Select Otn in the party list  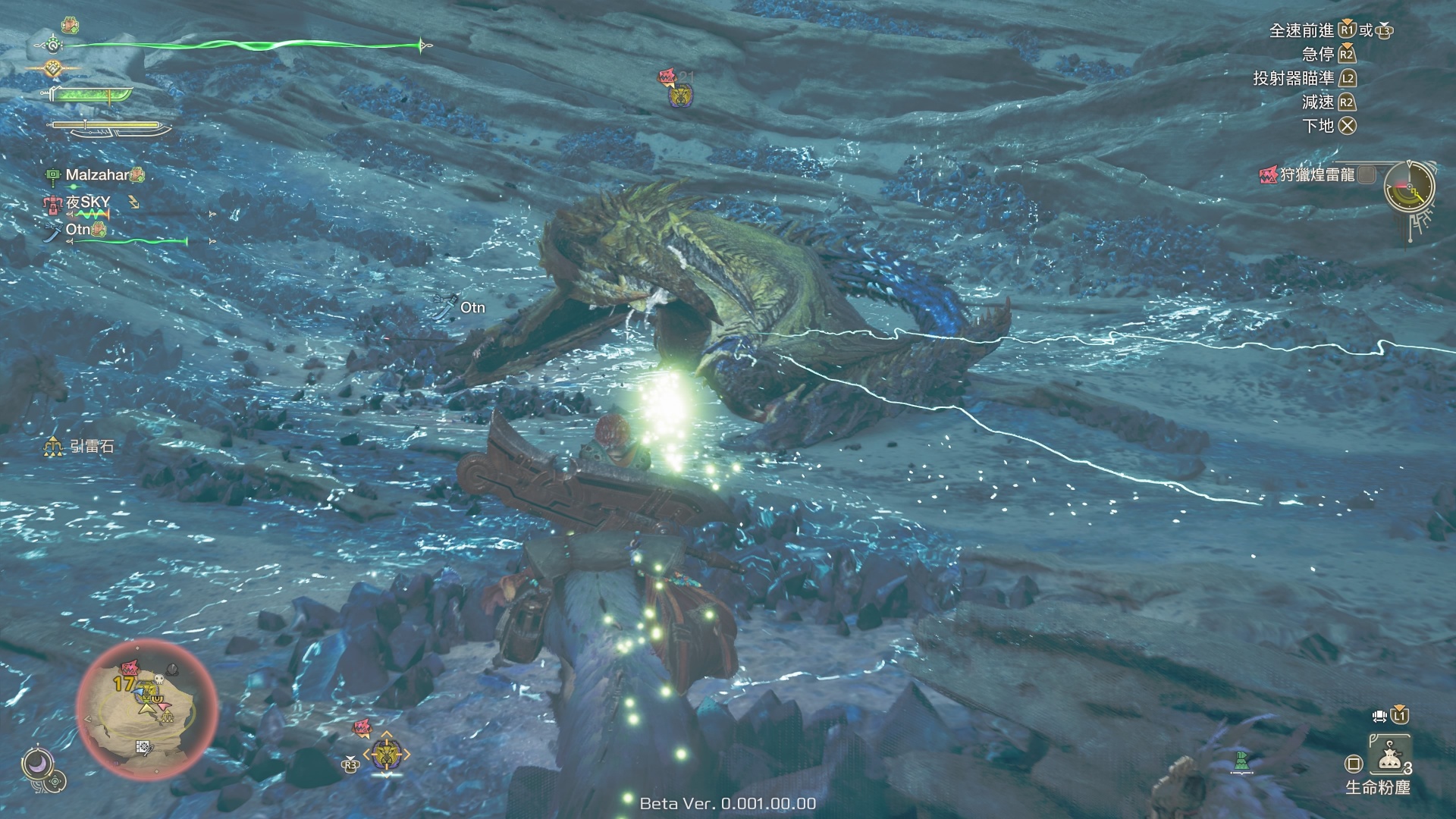pyautogui.click(x=78, y=230)
